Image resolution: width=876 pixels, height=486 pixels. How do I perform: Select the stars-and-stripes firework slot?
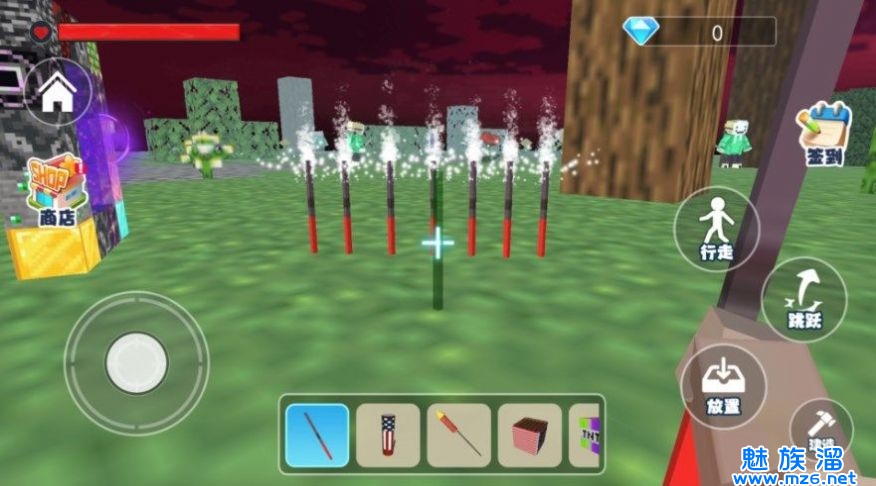coord(388,435)
